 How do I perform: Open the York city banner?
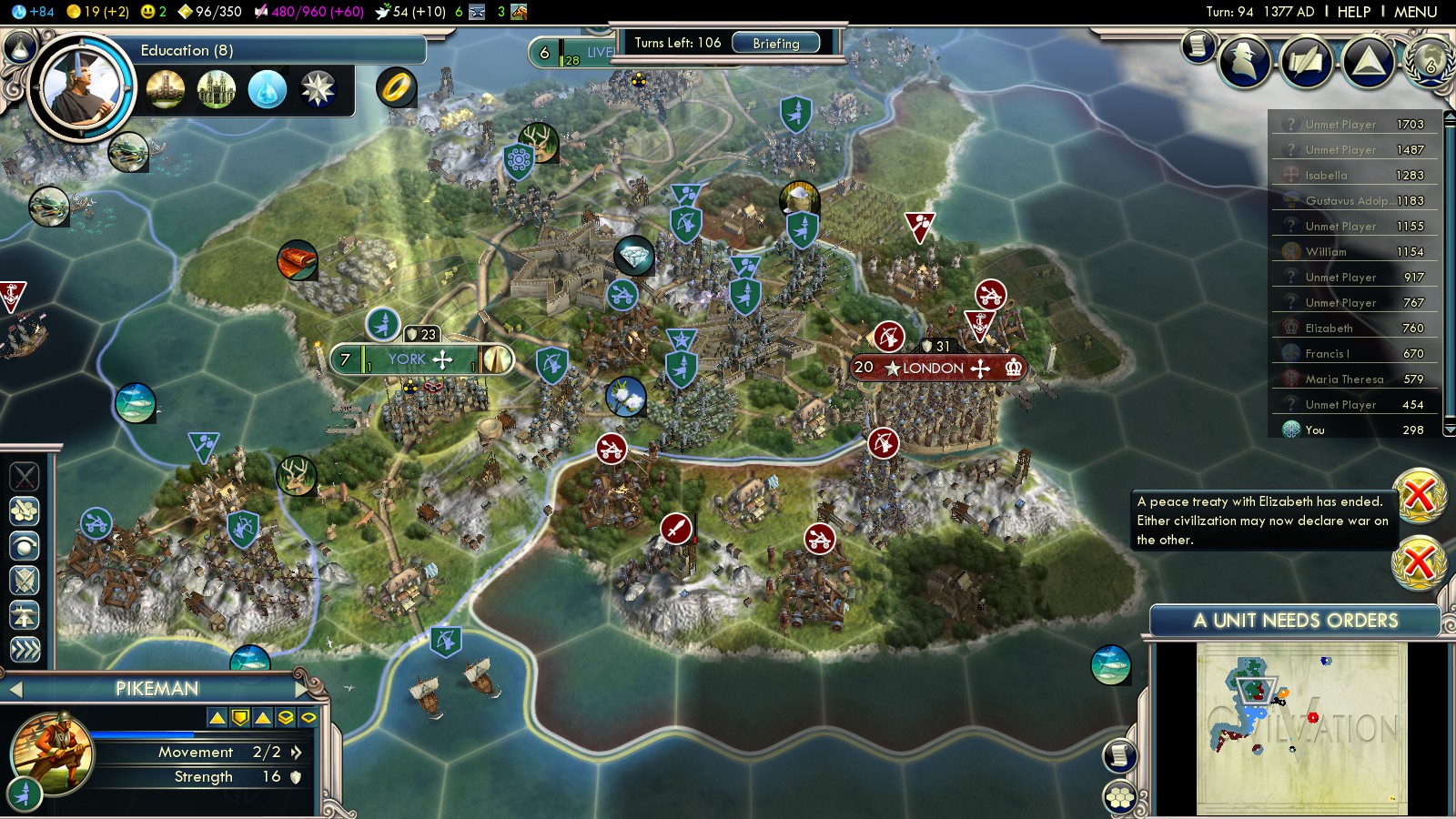(x=407, y=359)
